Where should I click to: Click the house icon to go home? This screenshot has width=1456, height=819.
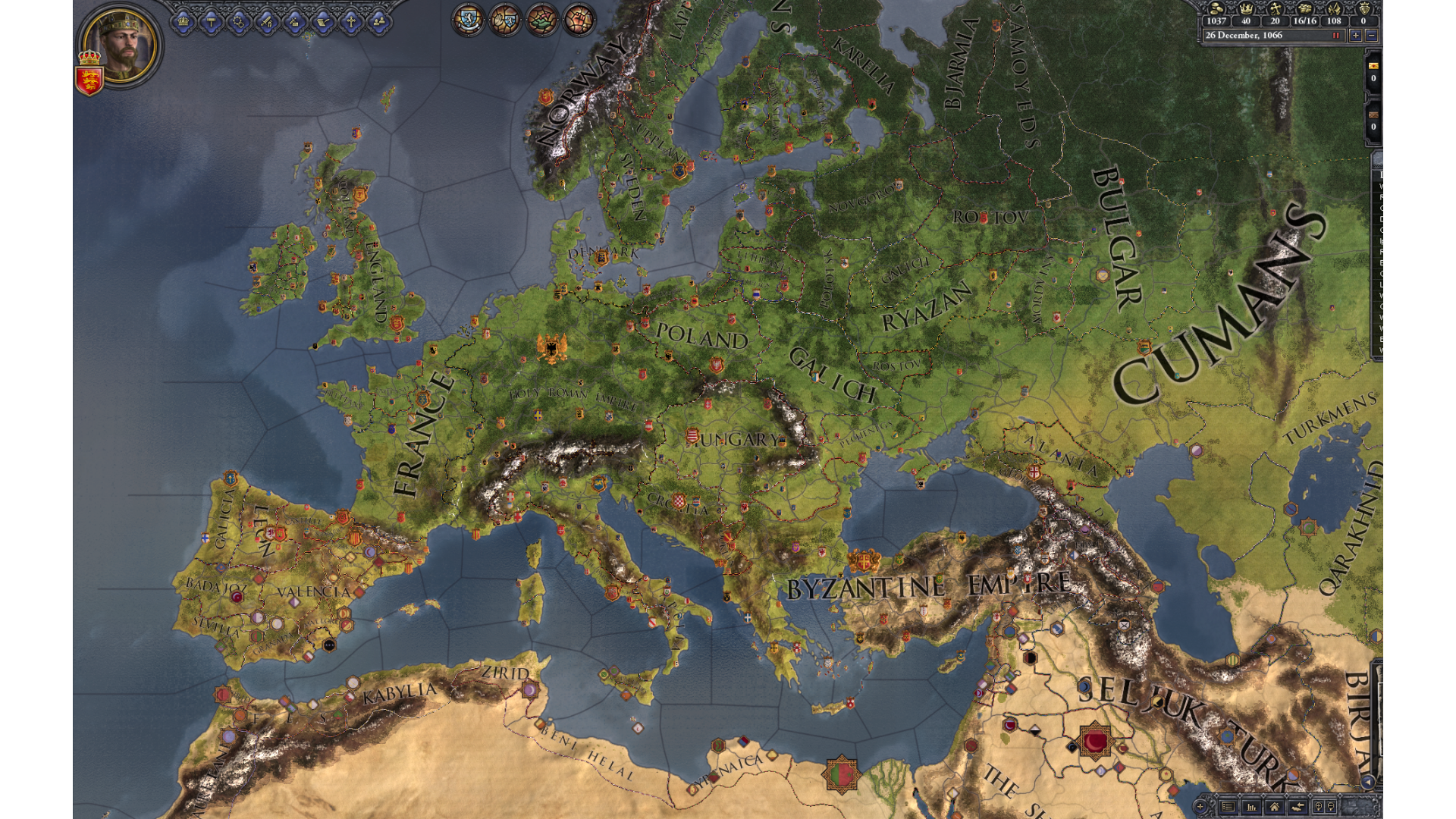[x=1275, y=806]
